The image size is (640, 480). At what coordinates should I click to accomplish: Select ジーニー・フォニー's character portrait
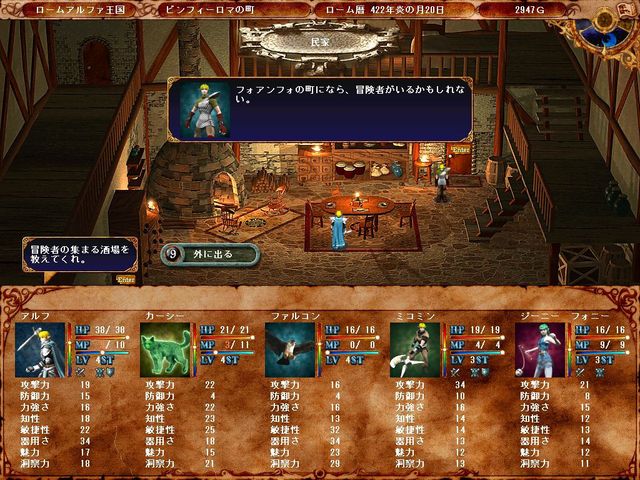pos(541,349)
